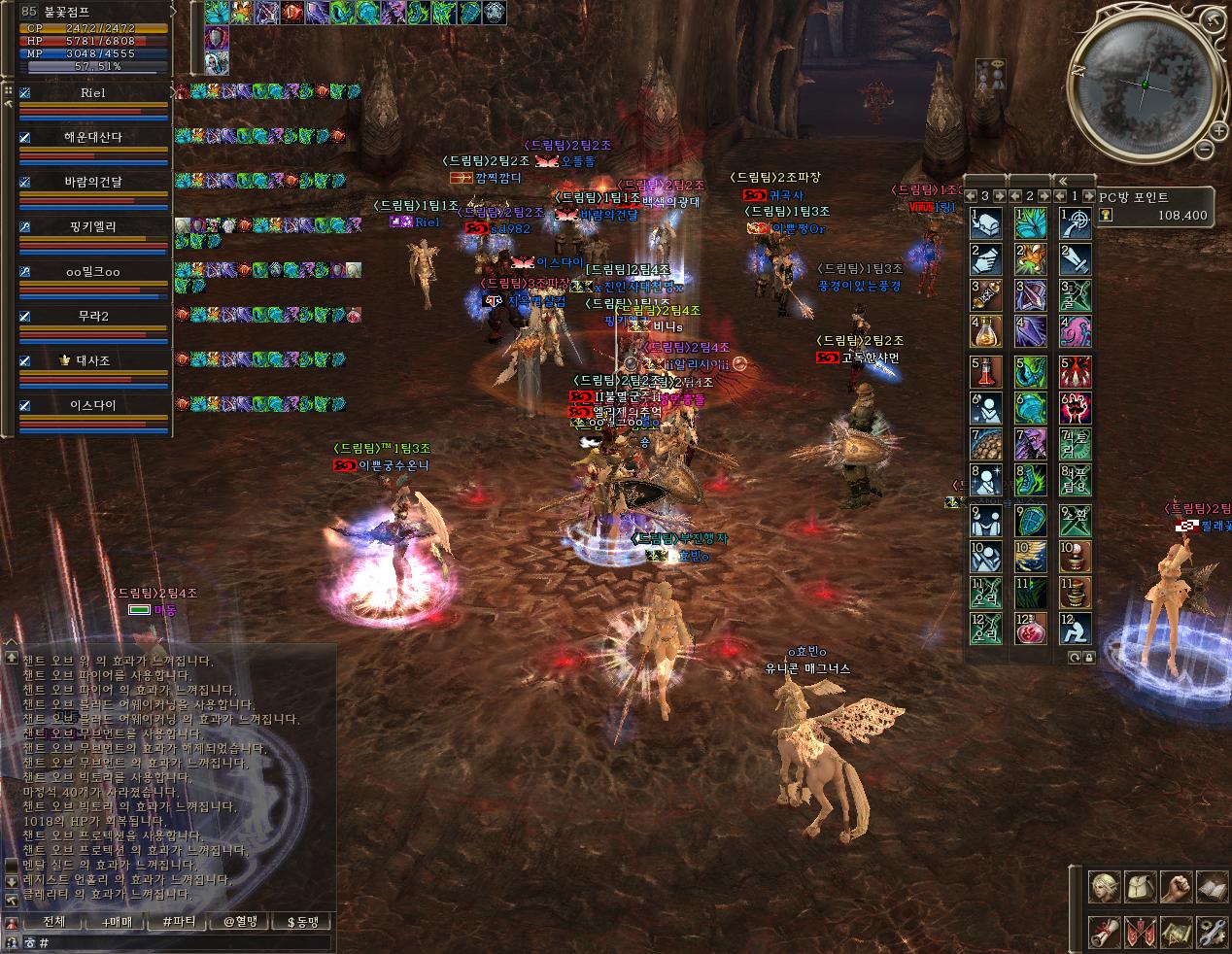This screenshot has width=1232, height=954.
Task: Open the +매매 trade chat tab
Action: coord(116,922)
